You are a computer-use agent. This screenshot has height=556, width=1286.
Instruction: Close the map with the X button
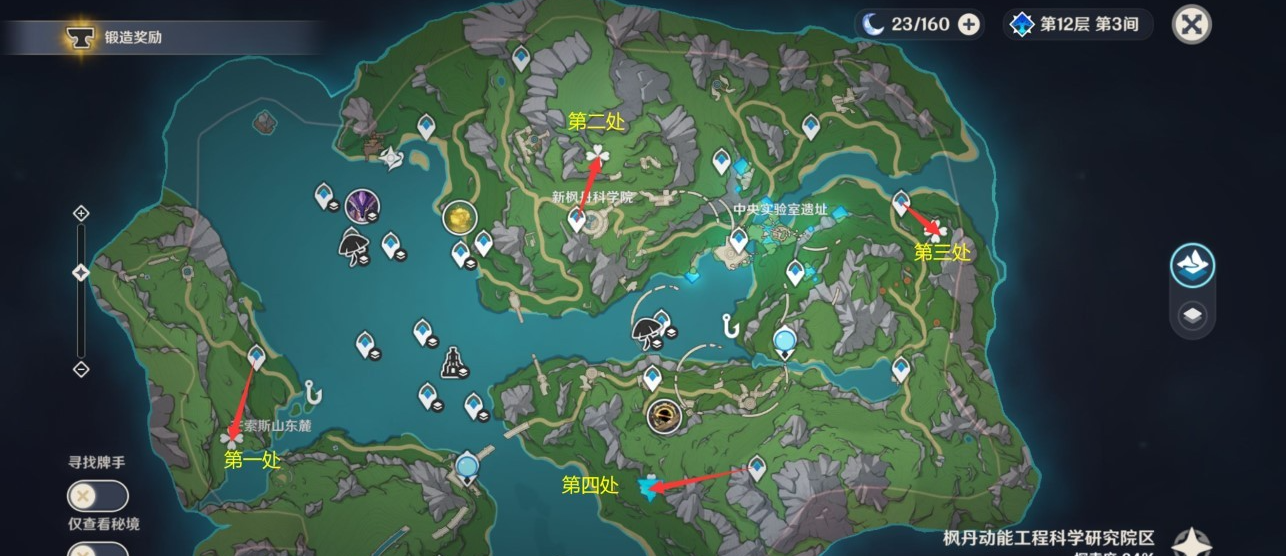(x=1190, y=24)
